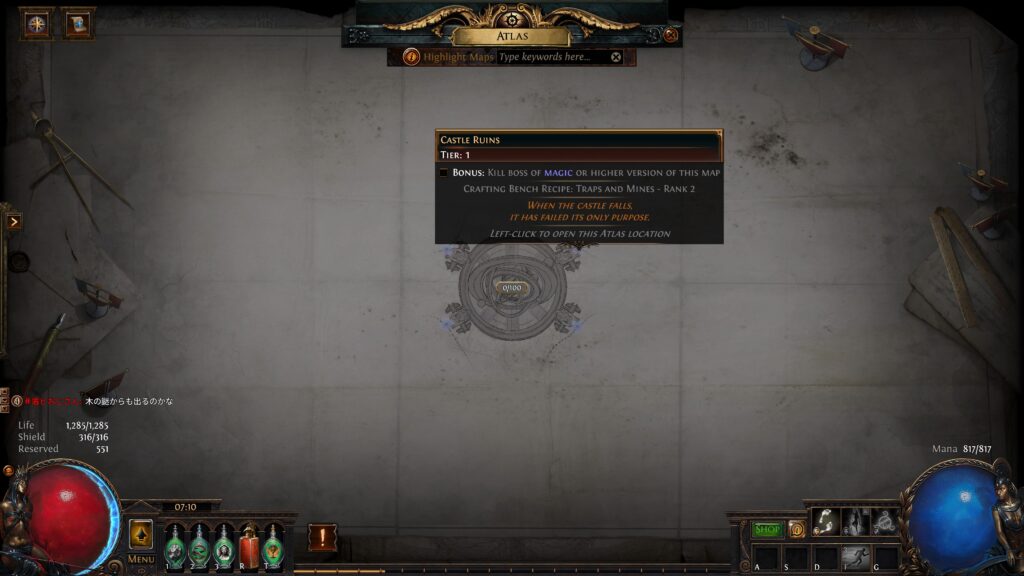The height and width of the screenshot is (576, 1024).
Task: Select the footprints skill icon
Action: click(825, 521)
